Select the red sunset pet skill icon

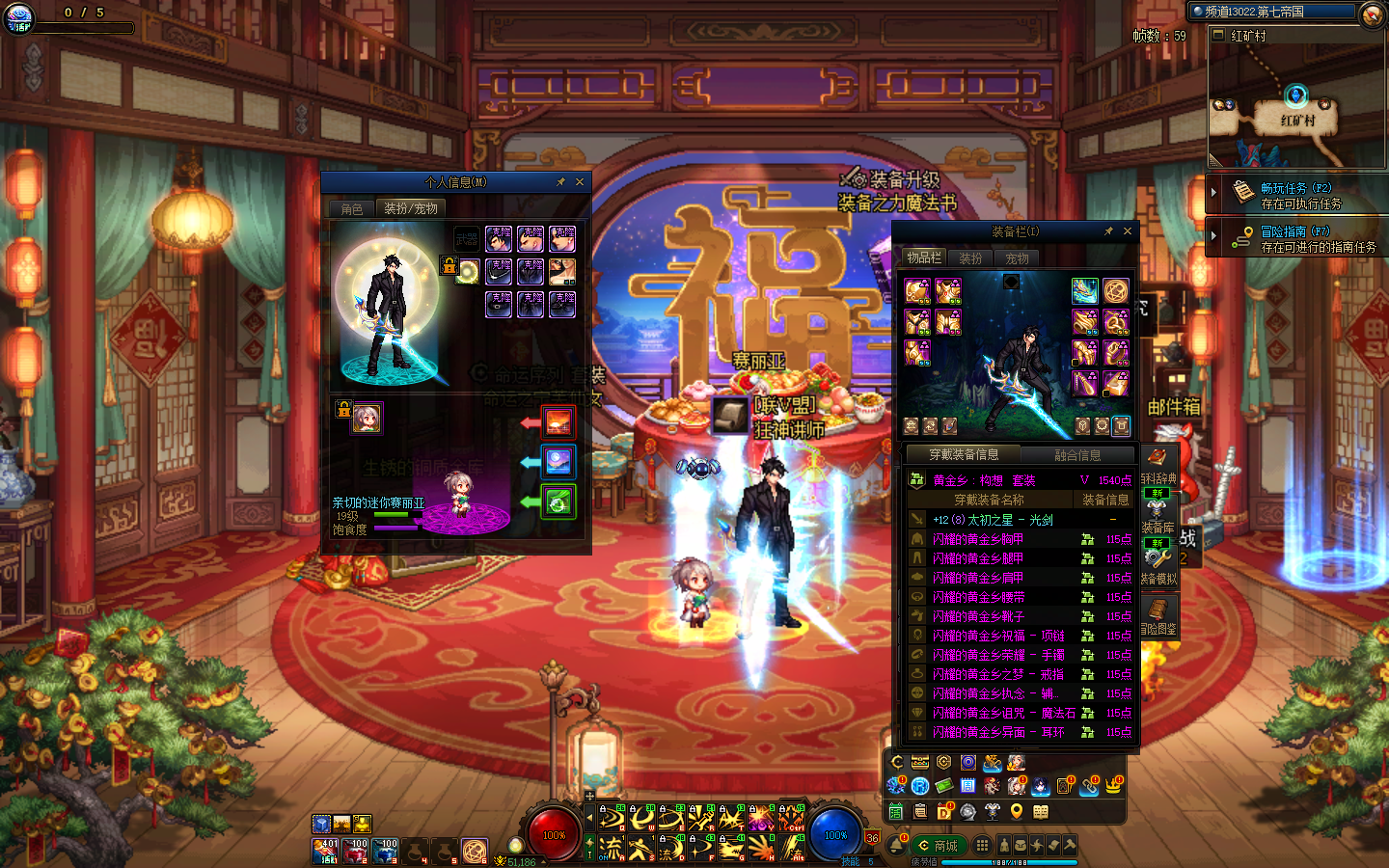click(558, 421)
